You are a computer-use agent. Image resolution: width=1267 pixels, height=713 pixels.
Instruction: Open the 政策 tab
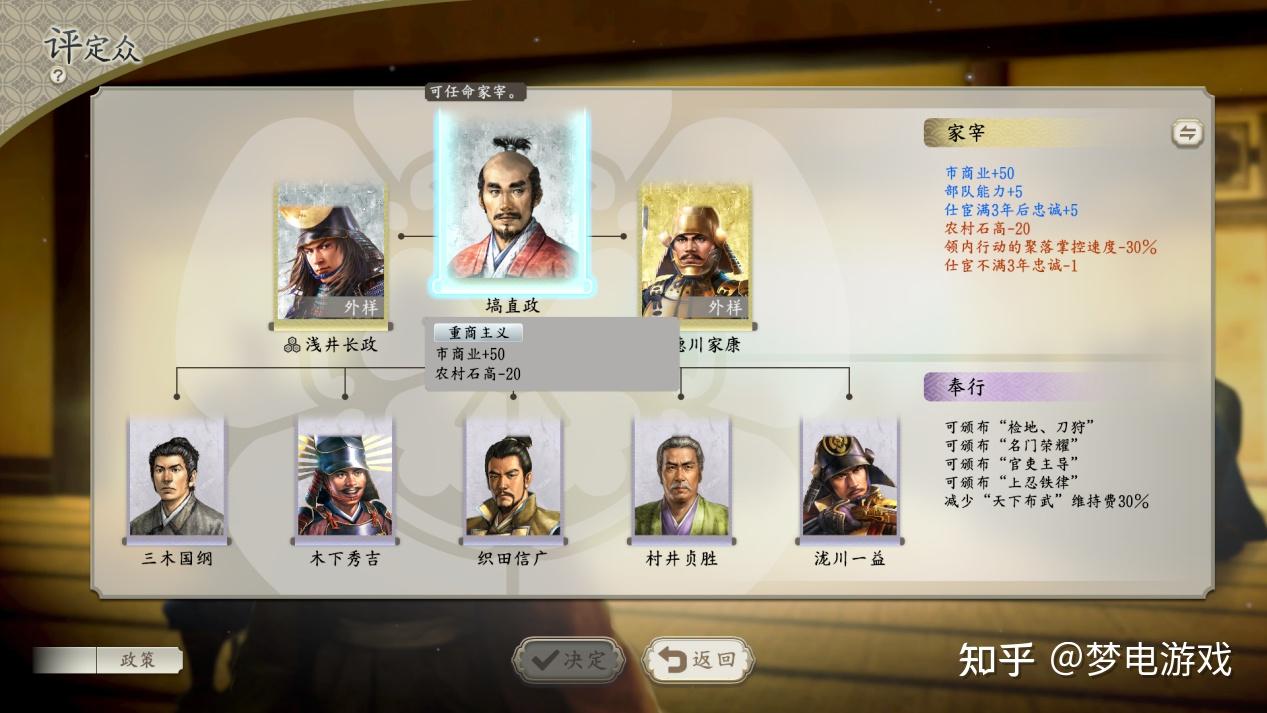(x=139, y=660)
